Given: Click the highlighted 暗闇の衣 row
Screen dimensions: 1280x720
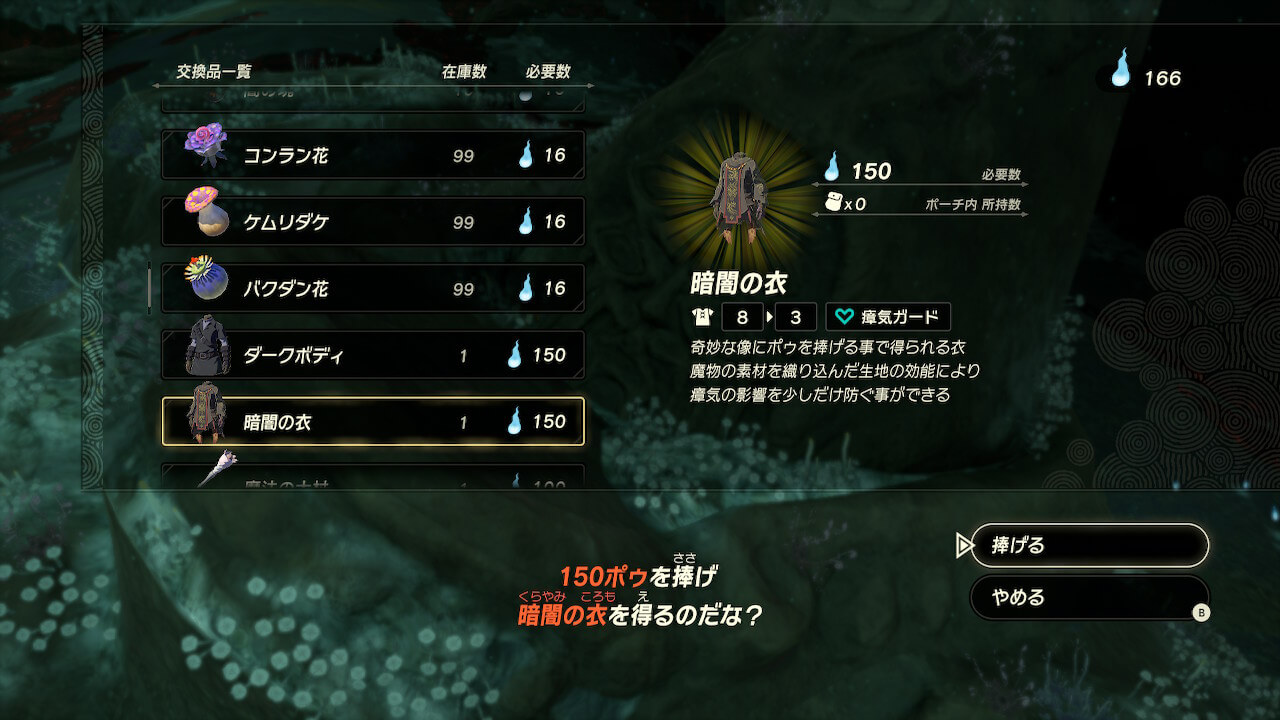Looking at the screenshot, I should pyautogui.click(x=373, y=422).
